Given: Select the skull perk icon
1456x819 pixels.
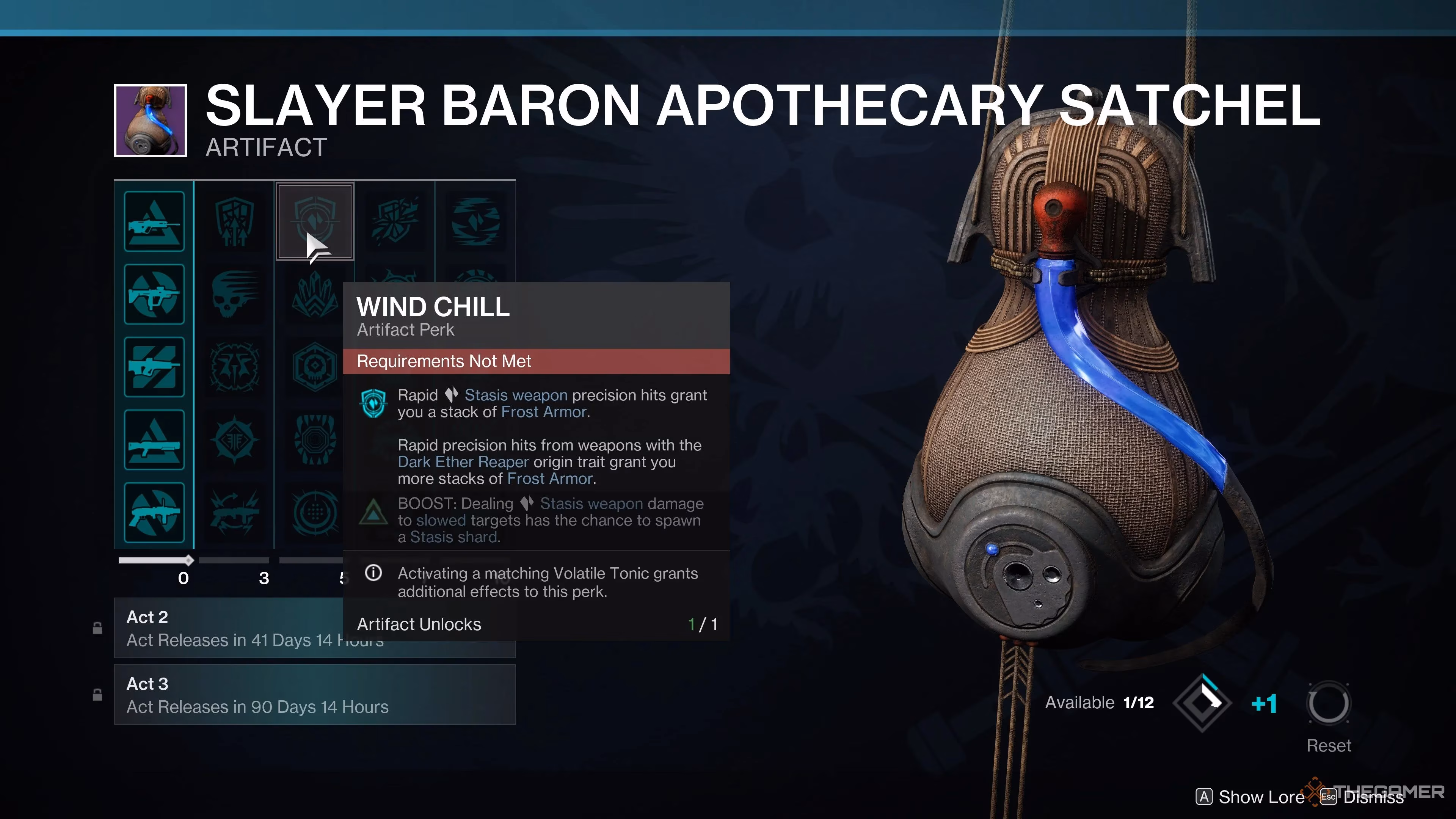Looking at the screenshot, I should tap(235, 294).
